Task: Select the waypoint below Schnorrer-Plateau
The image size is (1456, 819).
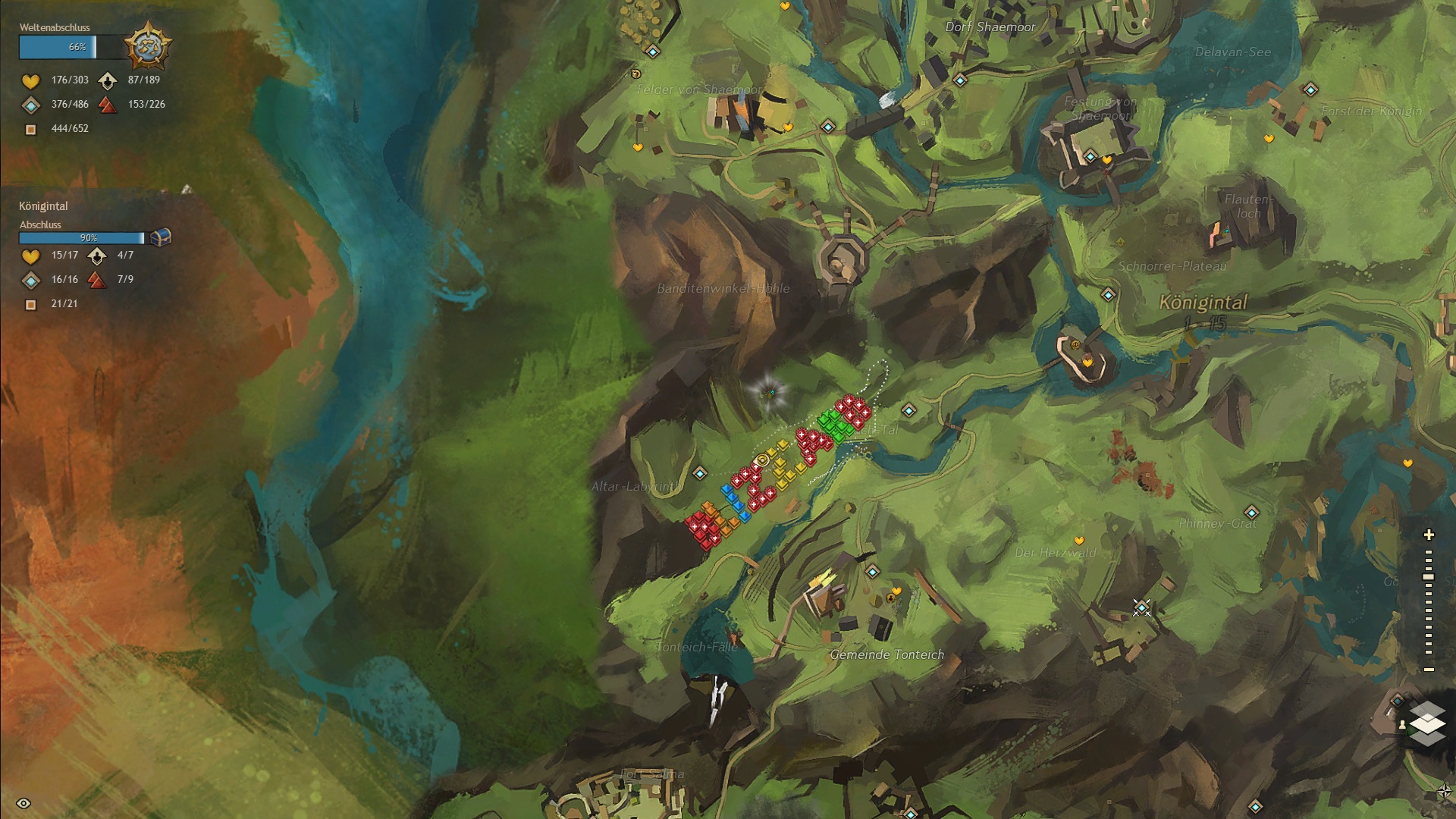Action: (x=1108, y=294)
